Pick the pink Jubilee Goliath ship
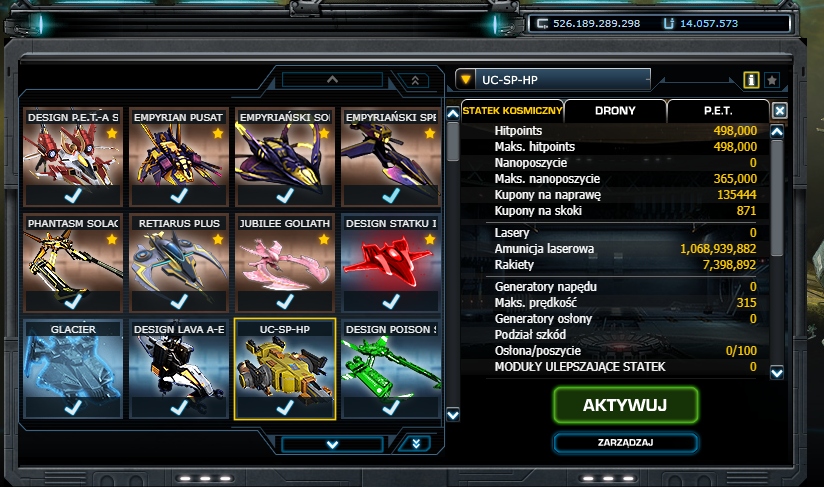The image size is (824, 487). pos(285,262)
